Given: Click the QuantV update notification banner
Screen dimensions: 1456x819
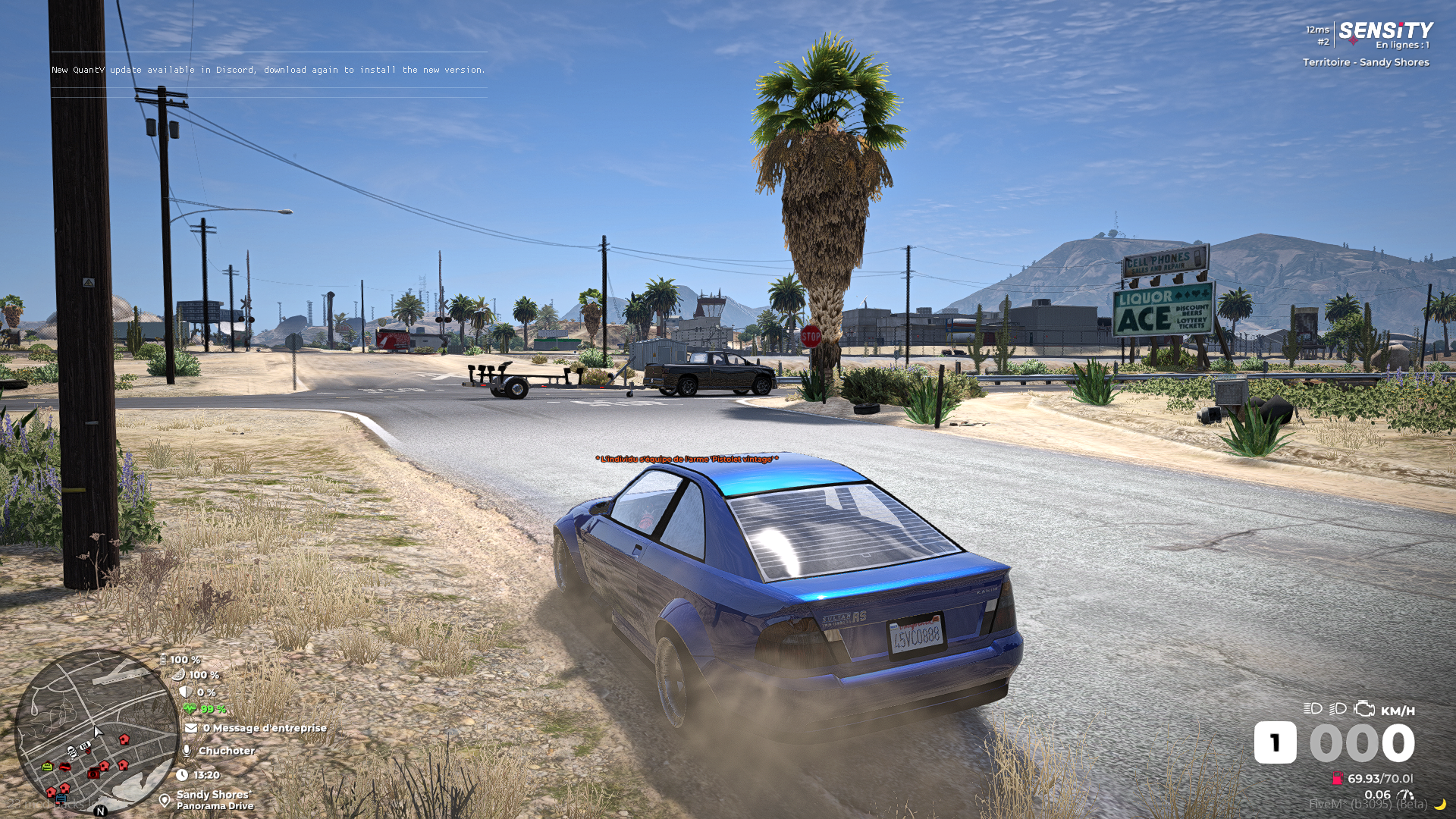Looking at the screenshot, I should (268, 70).
